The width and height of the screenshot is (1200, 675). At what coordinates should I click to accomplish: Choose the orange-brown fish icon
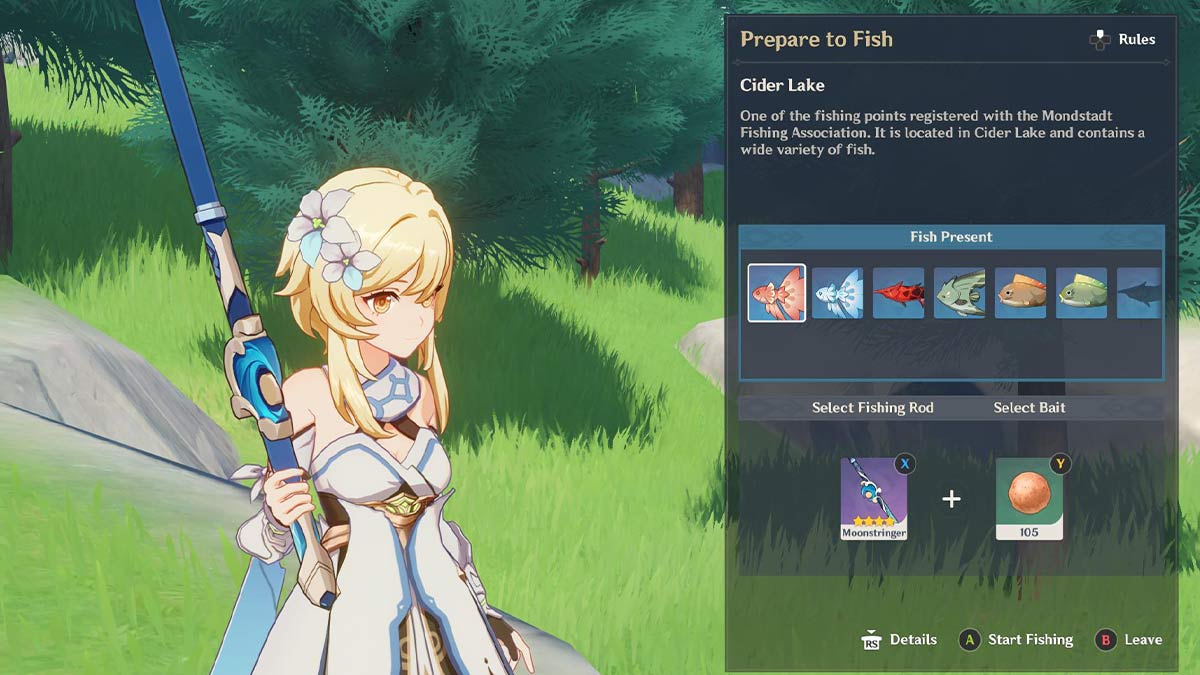[1020, 293]
